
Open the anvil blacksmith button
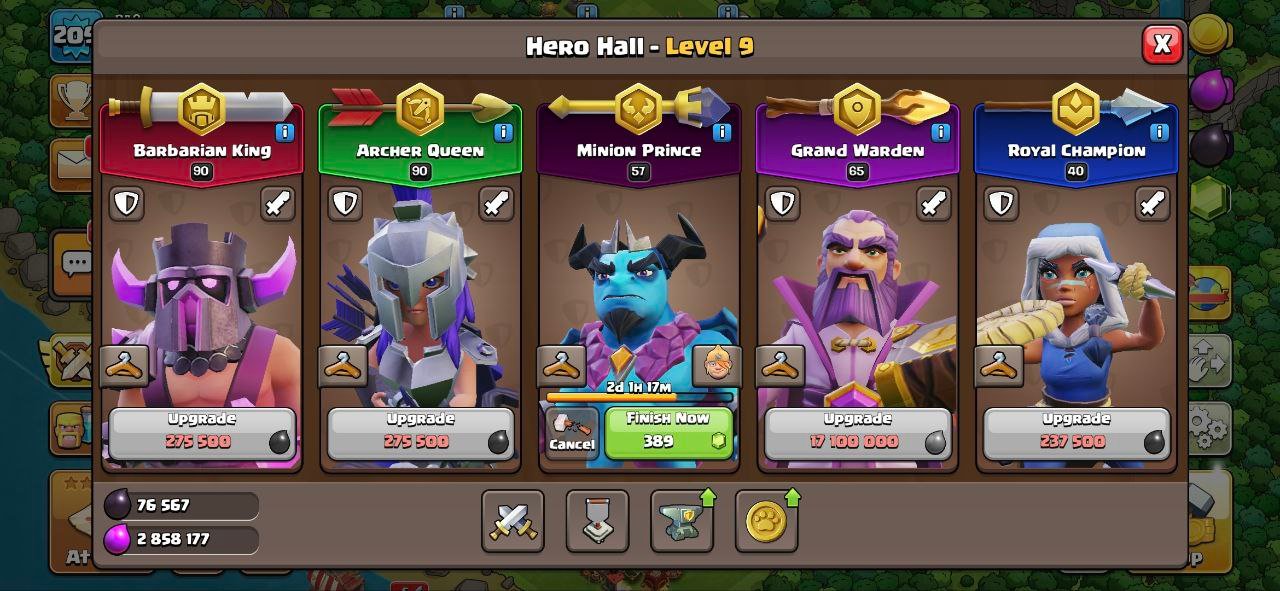pos(682,521)
